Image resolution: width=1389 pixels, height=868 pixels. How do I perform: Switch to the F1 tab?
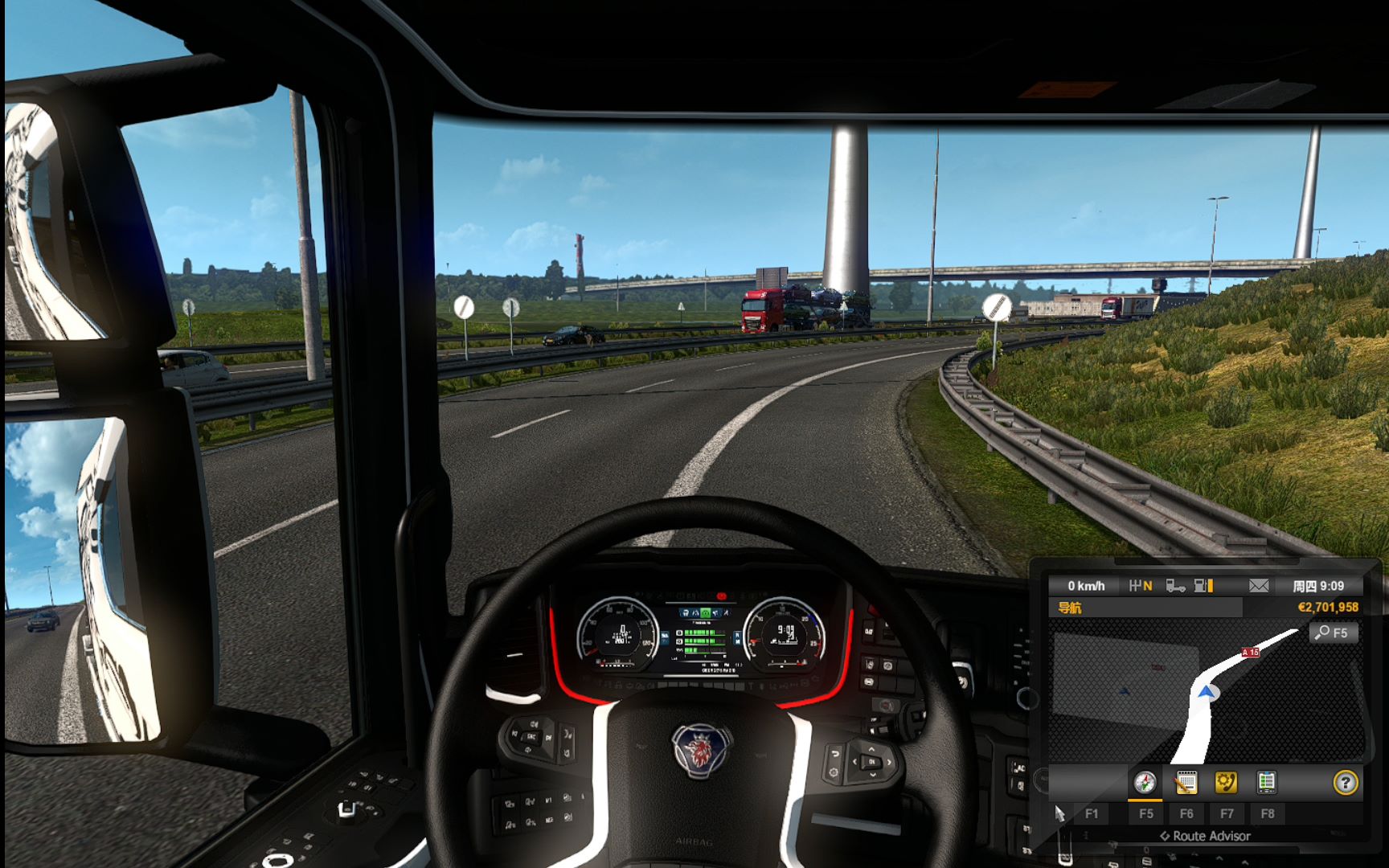coord(1092,814)
